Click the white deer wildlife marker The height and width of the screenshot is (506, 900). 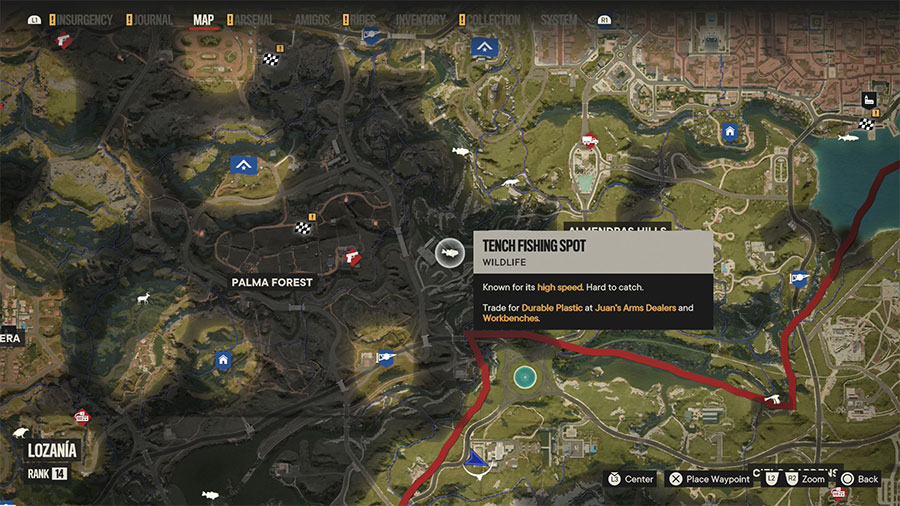[143, 298]
